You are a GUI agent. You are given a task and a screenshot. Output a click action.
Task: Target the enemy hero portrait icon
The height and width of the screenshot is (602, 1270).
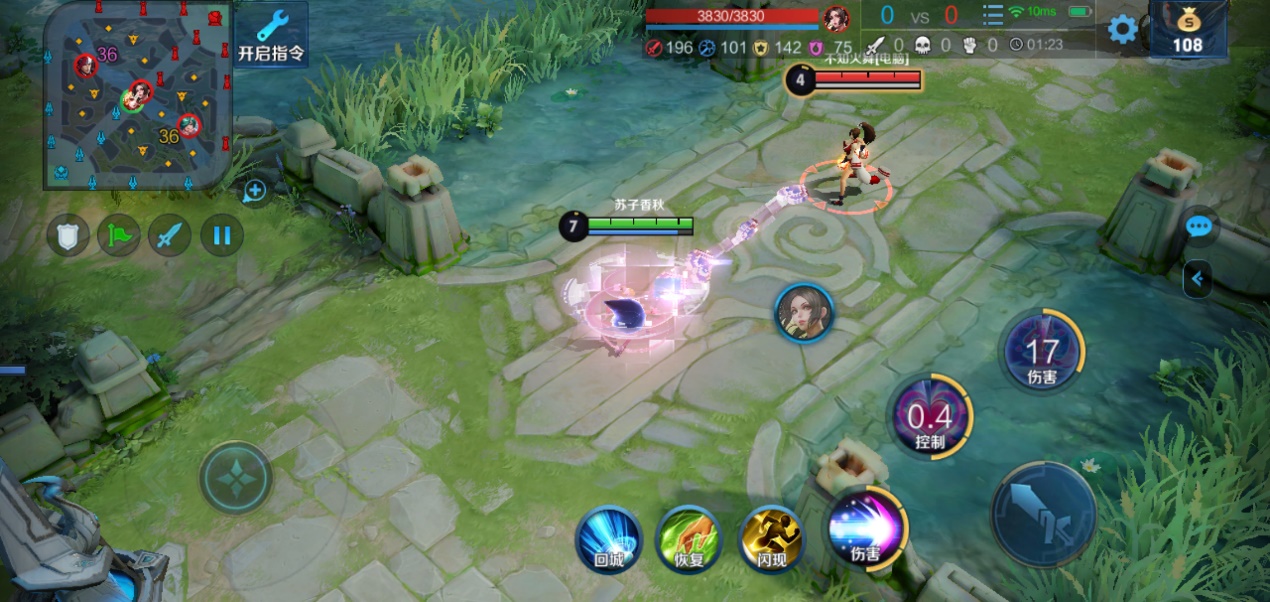804,312
